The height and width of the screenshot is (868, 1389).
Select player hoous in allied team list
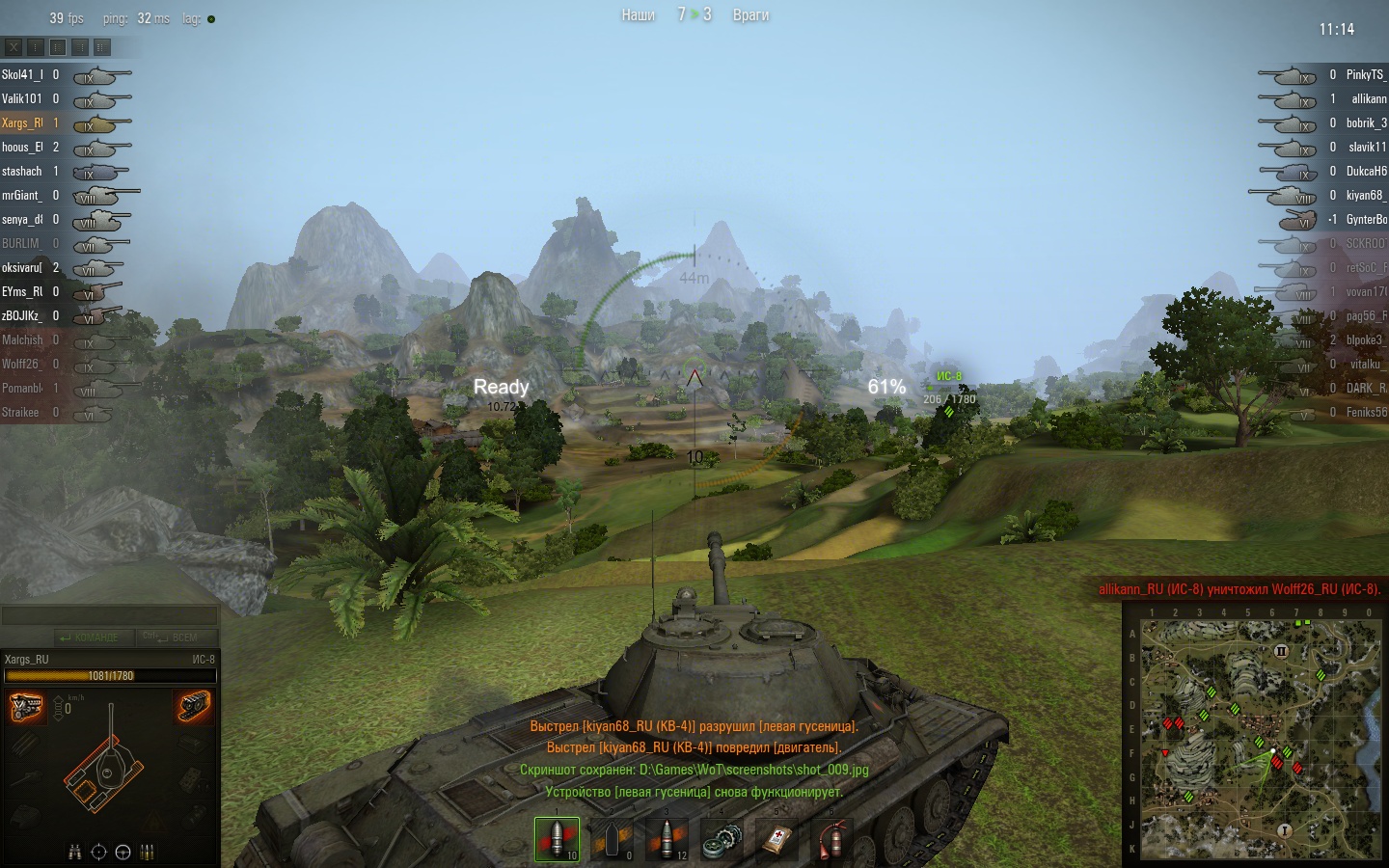click(23, 147)
